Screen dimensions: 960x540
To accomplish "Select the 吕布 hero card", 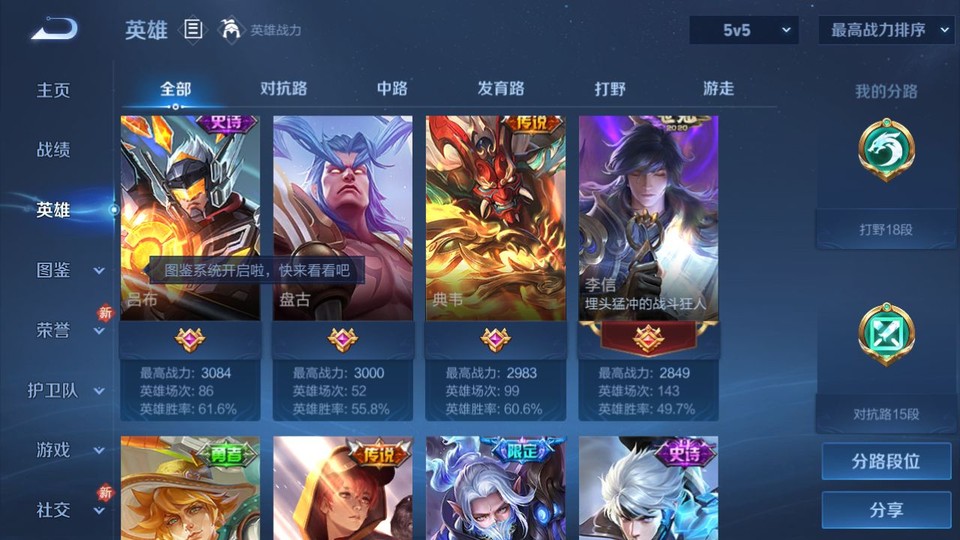I will pos(190,218).
